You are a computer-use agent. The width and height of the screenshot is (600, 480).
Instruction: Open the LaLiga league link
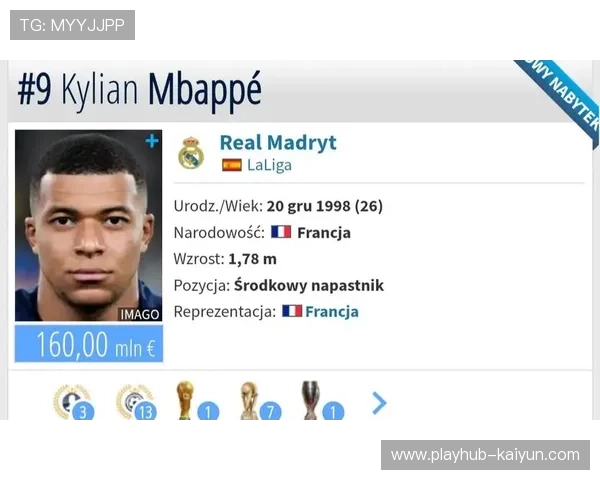coord(269,165)
